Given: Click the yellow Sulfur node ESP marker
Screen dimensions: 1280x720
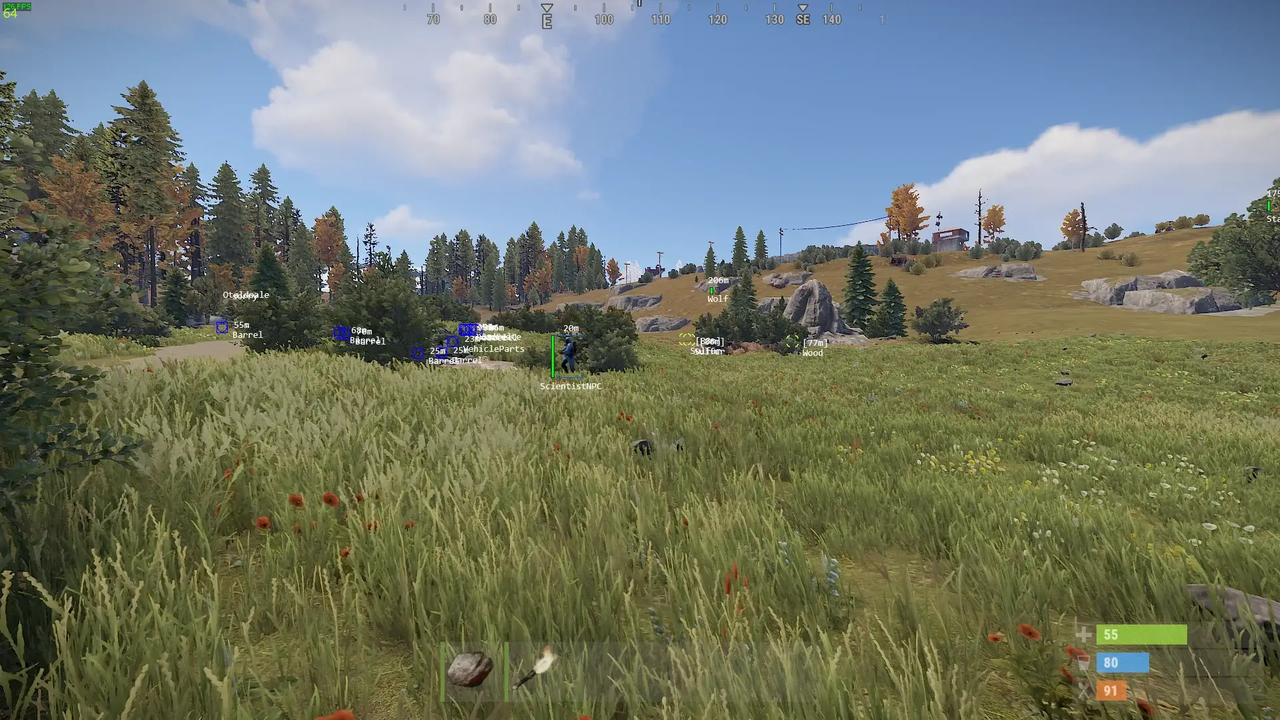Looking at the screenshot, I should (686, 340).
